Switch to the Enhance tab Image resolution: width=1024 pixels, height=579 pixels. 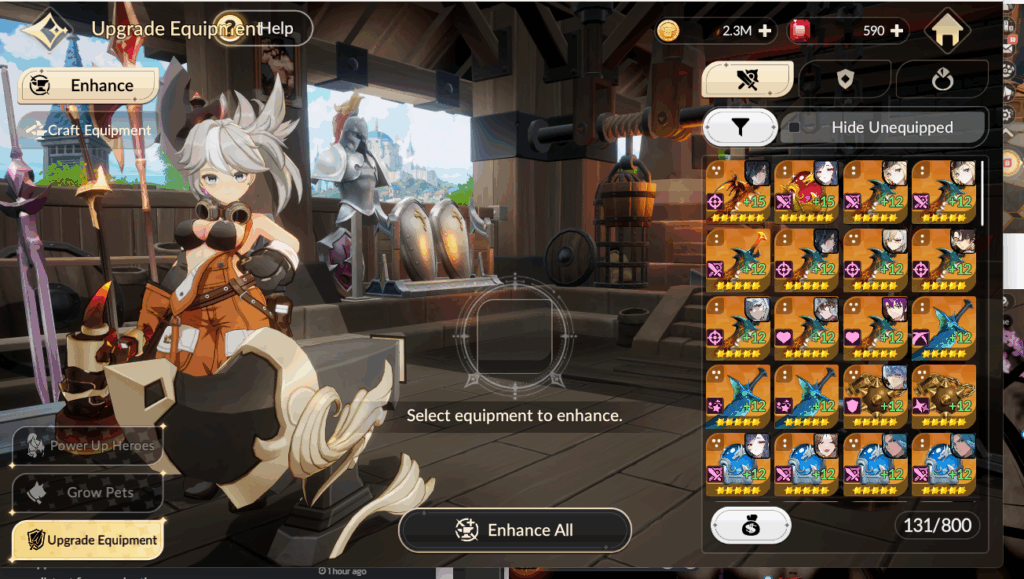88,86
